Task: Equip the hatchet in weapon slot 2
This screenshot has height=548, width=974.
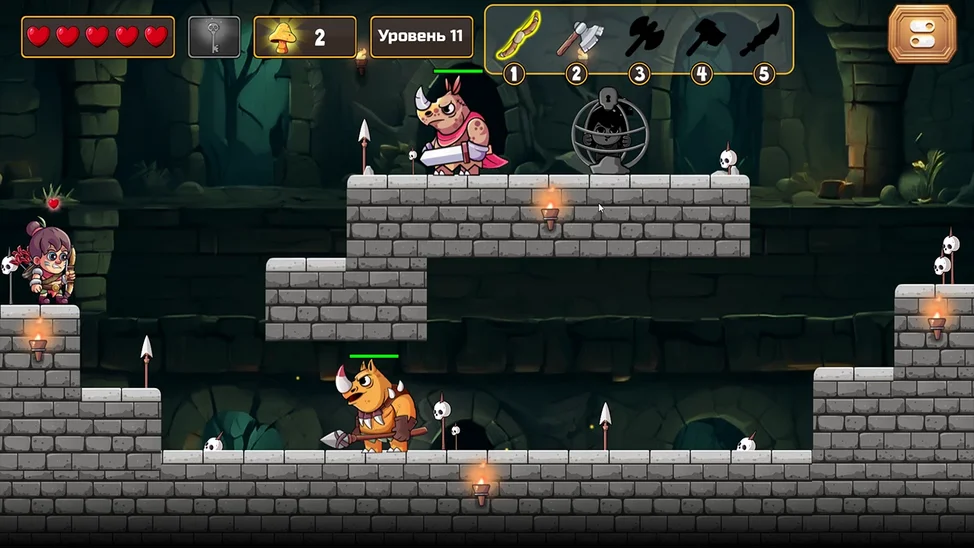Action: (578, 37)
